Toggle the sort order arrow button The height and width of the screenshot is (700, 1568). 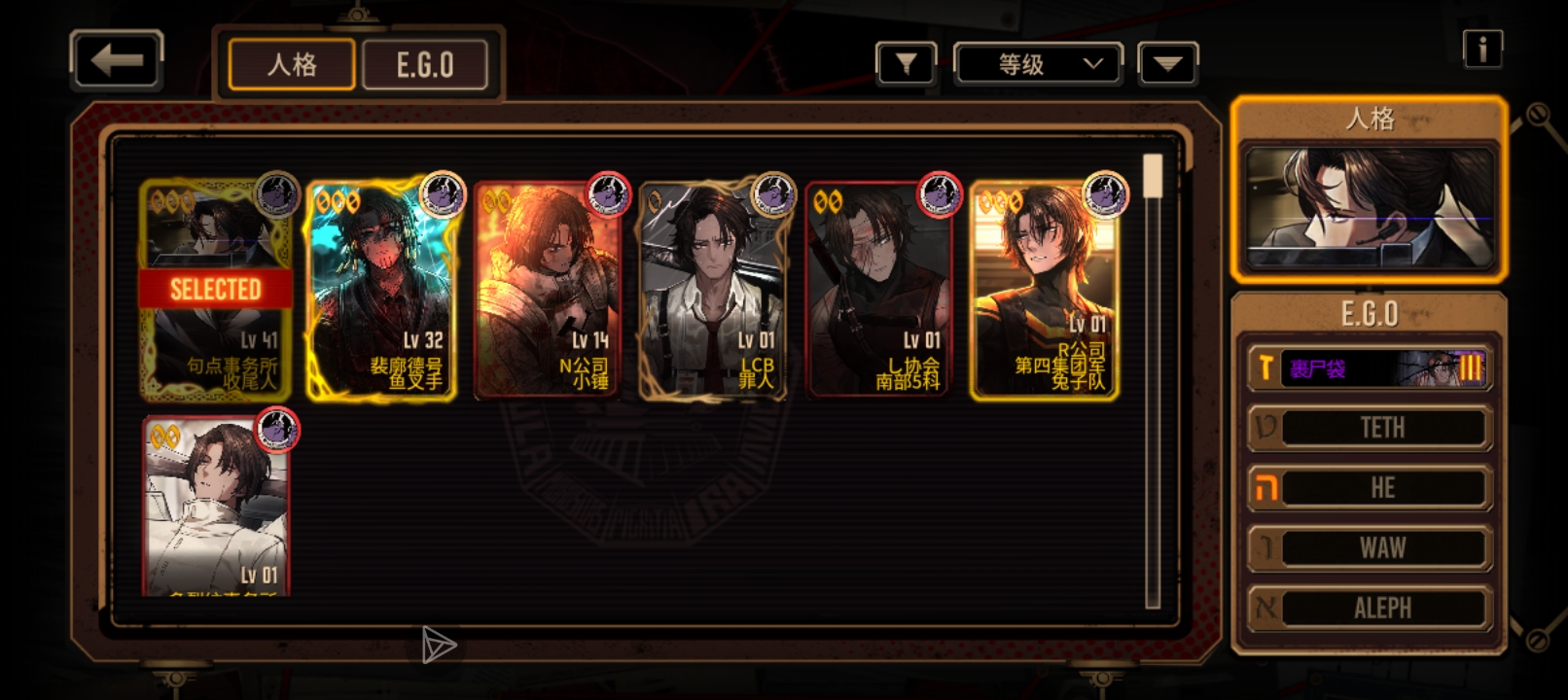coord(1167,65)
